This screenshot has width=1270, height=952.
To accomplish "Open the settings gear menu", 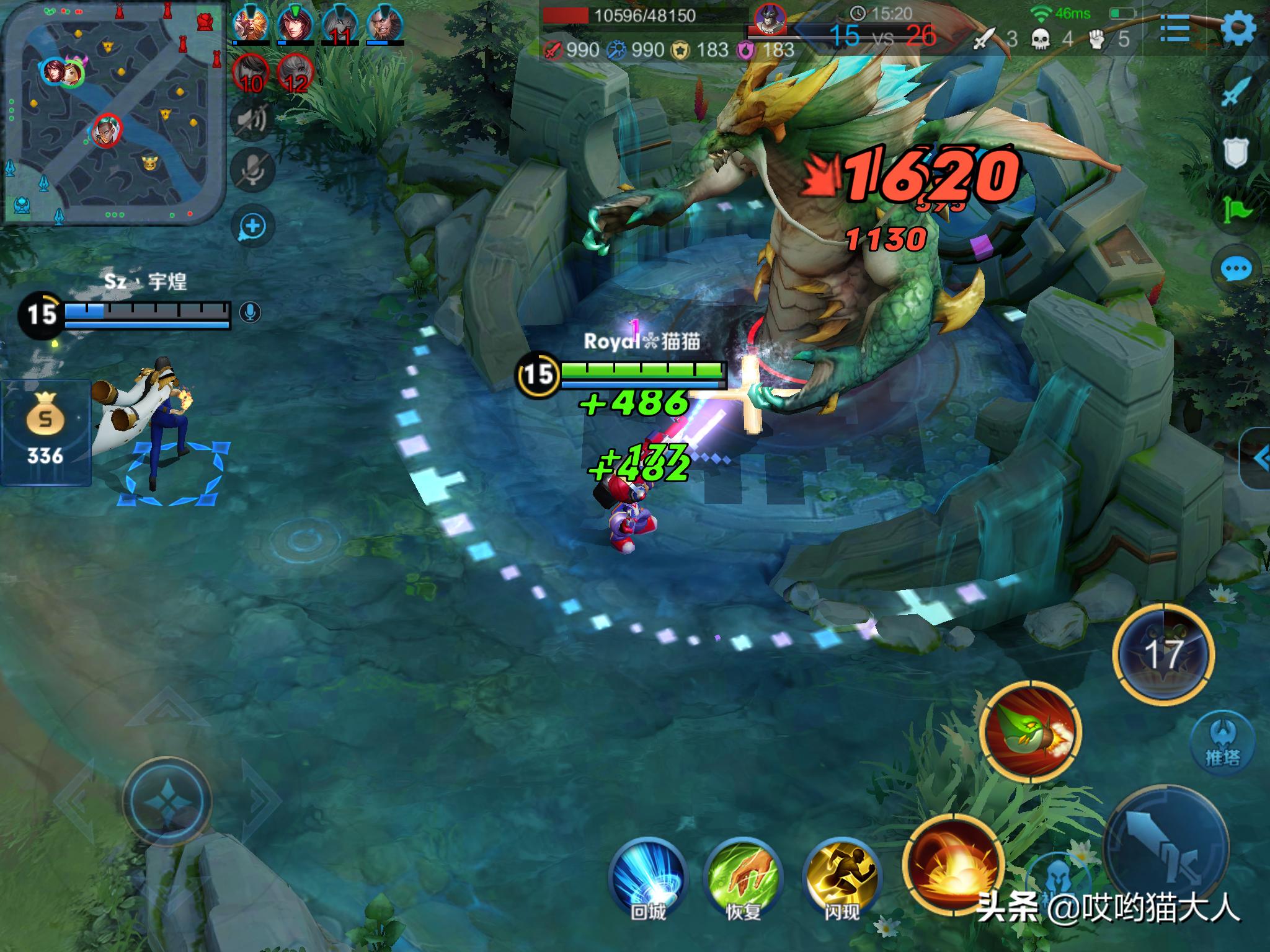I will point(1237,28).
